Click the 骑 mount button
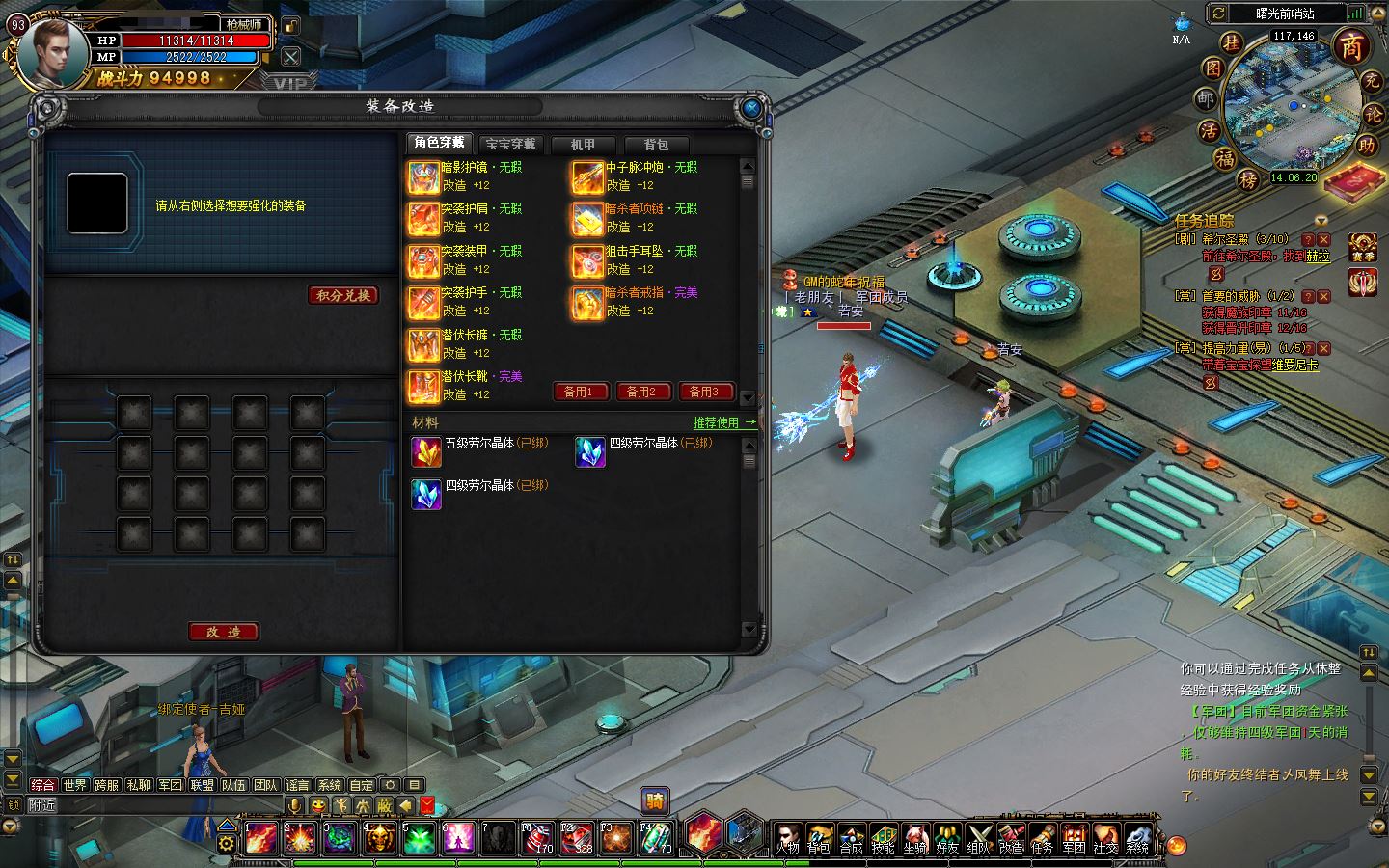The height and width of the screenshot is (868, 1389). click(655, 800)
